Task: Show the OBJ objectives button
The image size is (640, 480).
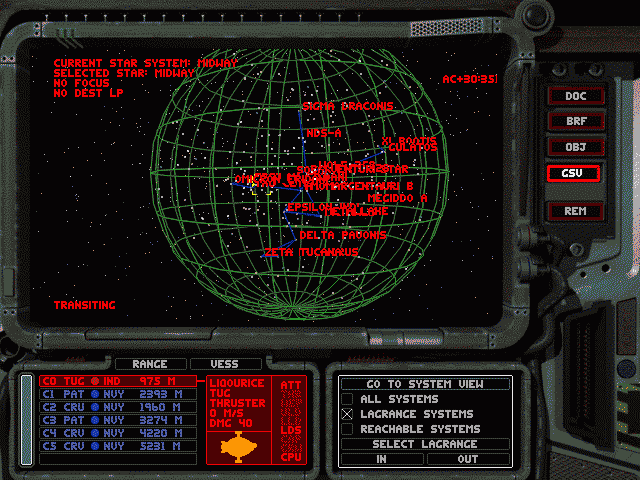Action: [x=575, y=147]
